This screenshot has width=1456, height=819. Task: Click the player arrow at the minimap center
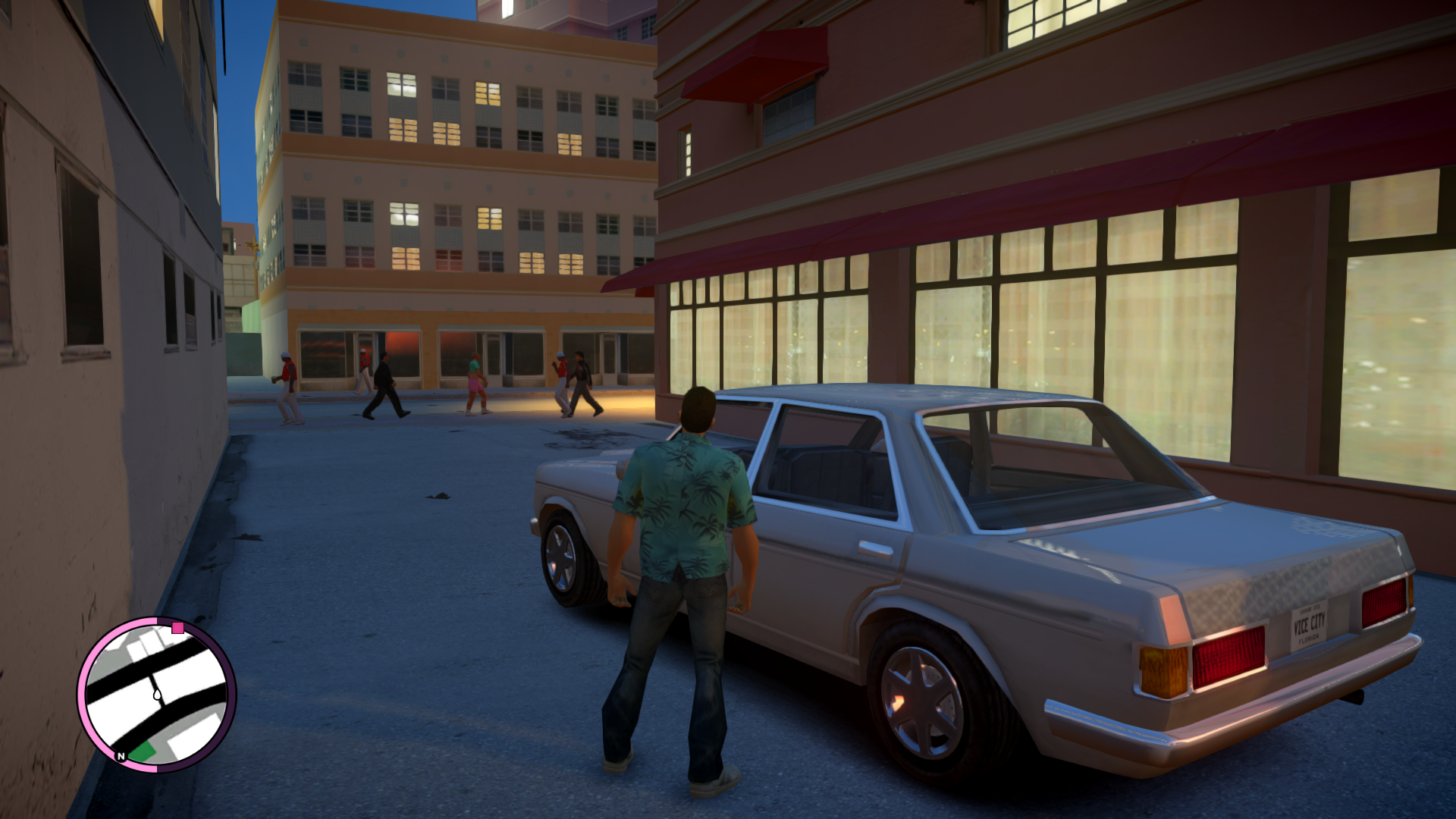coord(157,694)
